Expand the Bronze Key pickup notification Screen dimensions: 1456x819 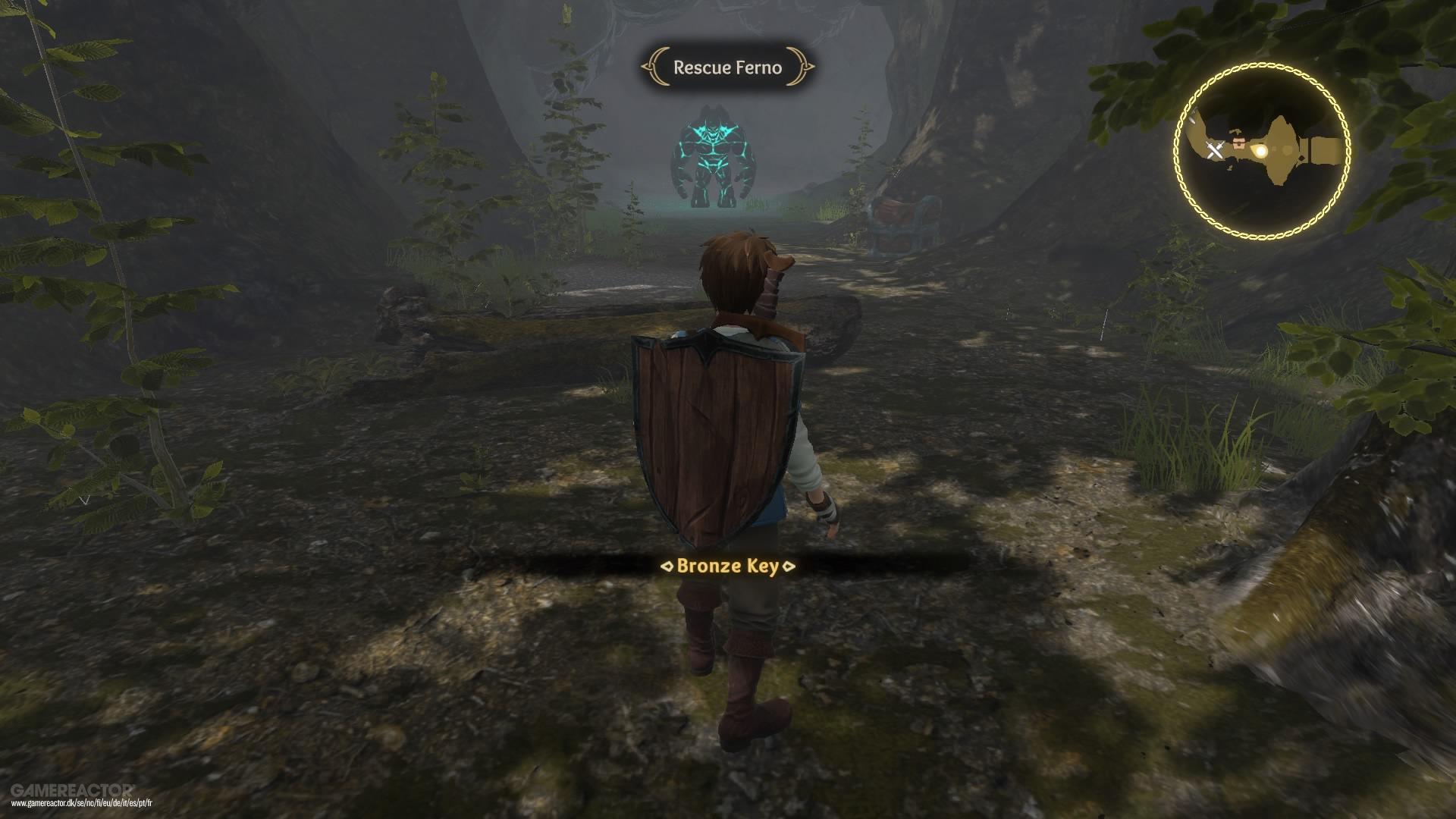click(x=728, y=566)
